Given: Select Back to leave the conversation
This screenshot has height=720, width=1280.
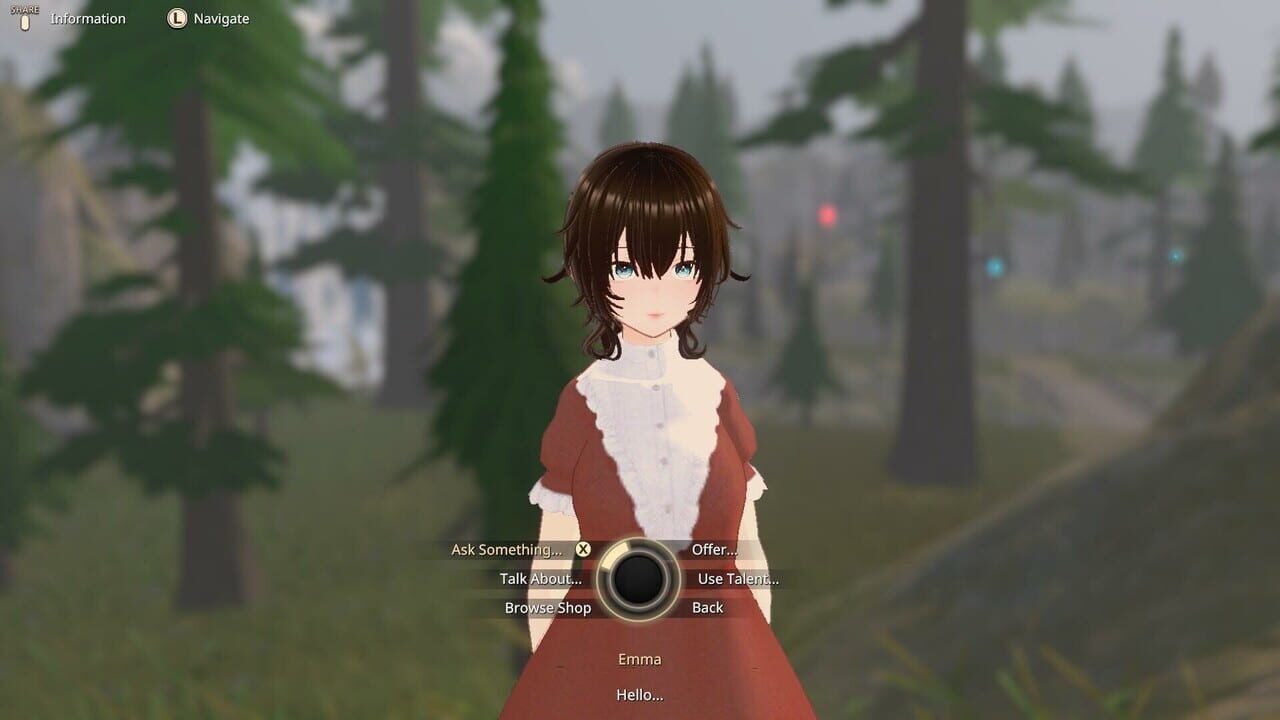Looking at the screenshot, I should (707, 607).
